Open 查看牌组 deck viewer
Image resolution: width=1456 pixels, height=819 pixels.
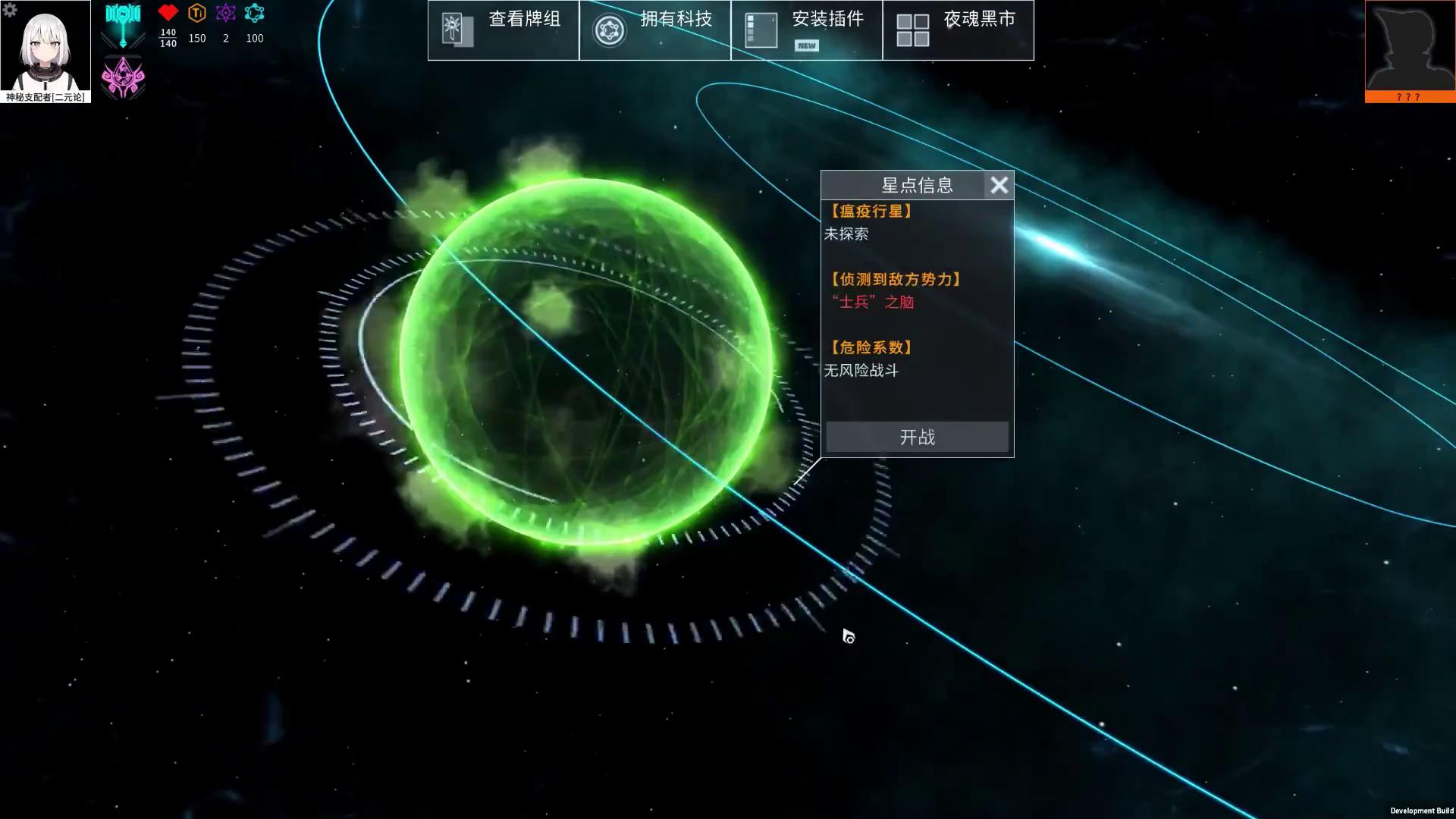(503, 30)
